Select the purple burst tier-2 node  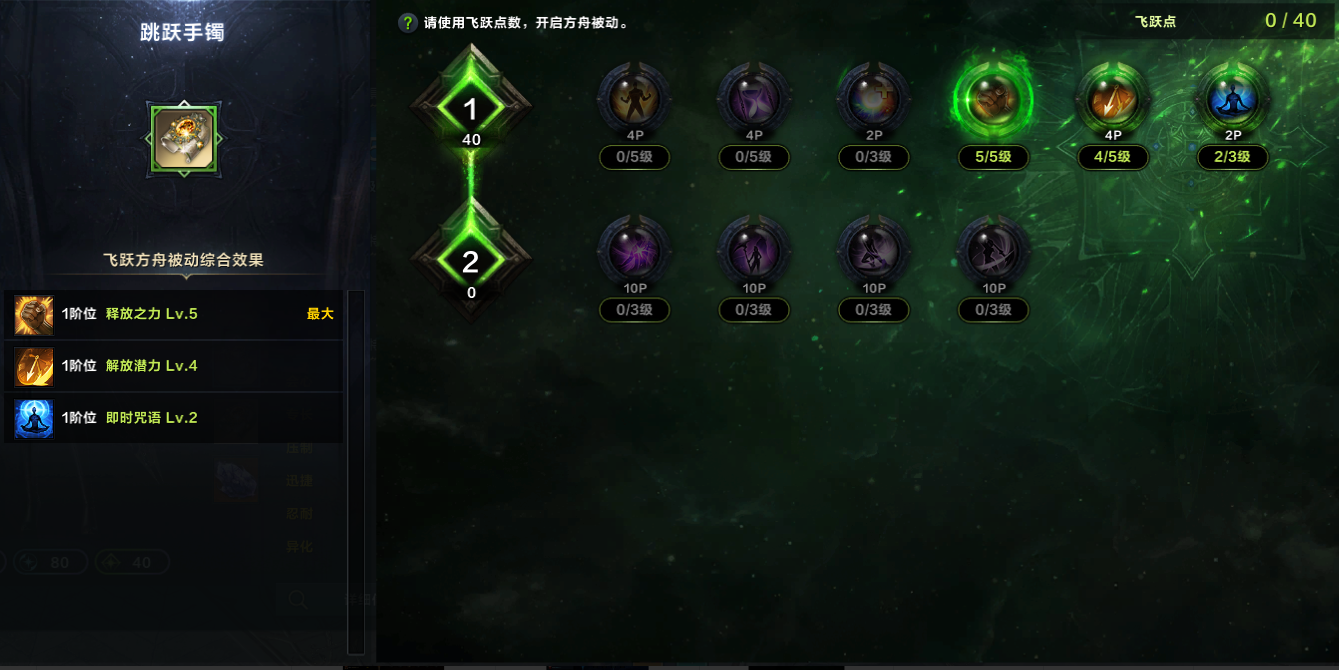tap(633, 252)
